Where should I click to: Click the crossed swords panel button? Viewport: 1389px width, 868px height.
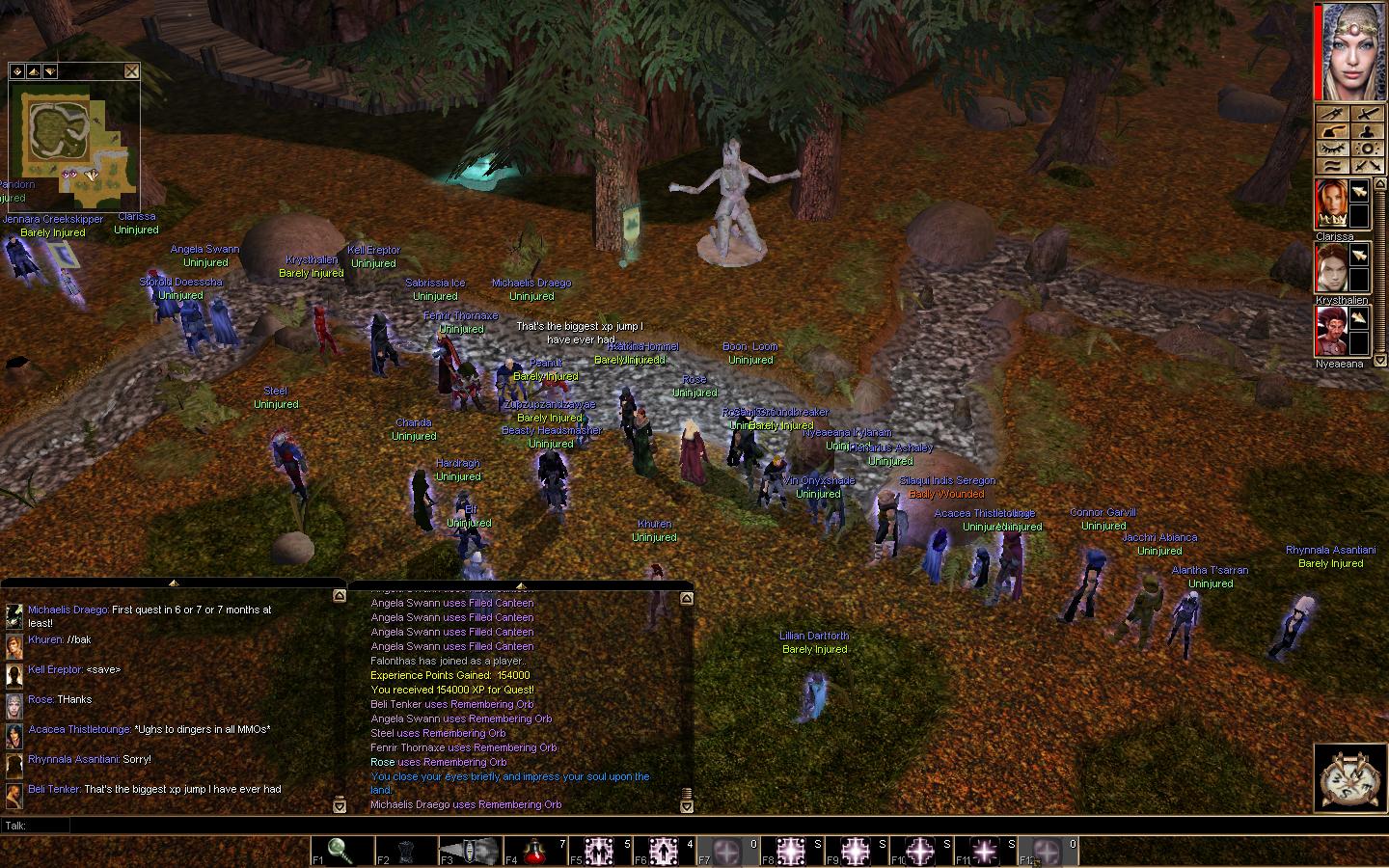click(x=1366, y=166)
